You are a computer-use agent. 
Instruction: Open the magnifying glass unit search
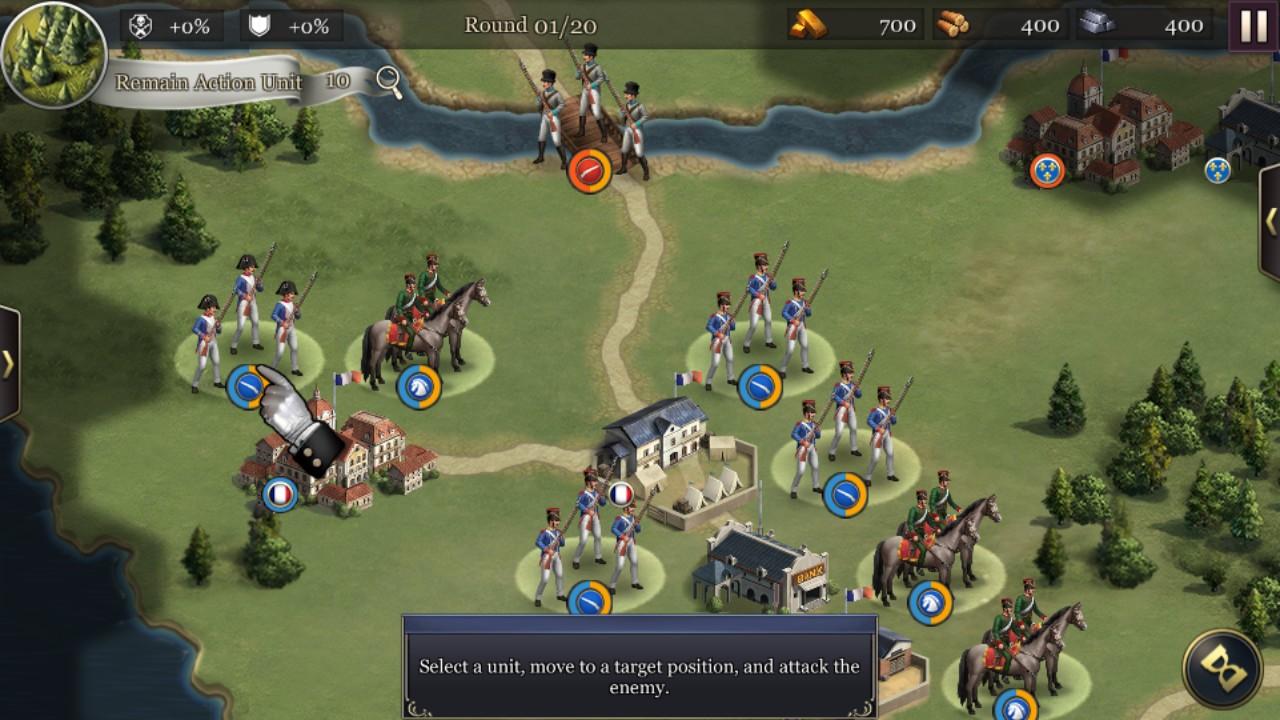tap(389, 82)
